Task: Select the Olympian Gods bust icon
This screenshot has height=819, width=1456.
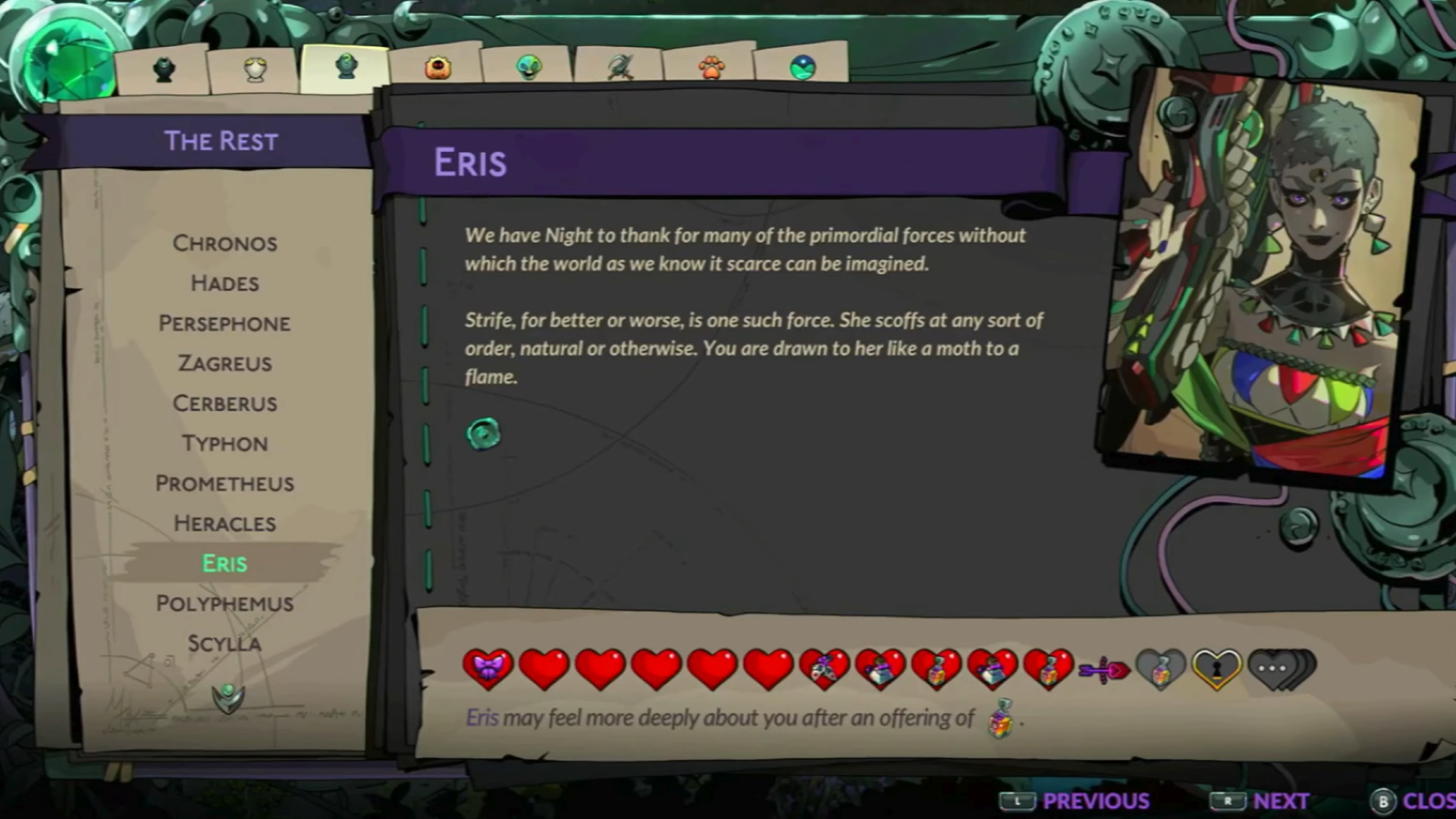Action: point(254,68)
